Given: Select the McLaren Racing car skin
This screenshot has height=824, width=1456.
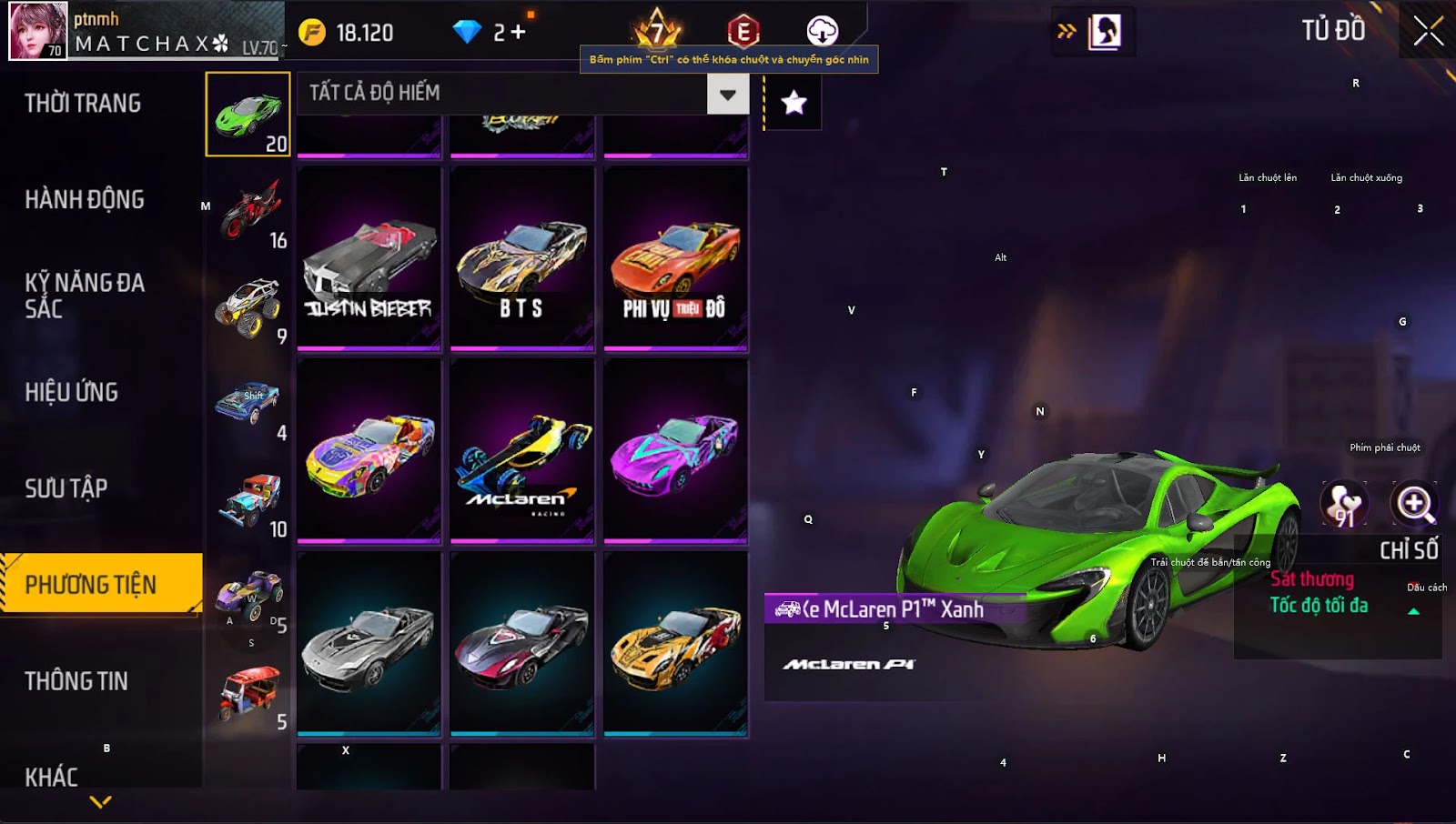Looking at the screenshot, I should 521,452.
